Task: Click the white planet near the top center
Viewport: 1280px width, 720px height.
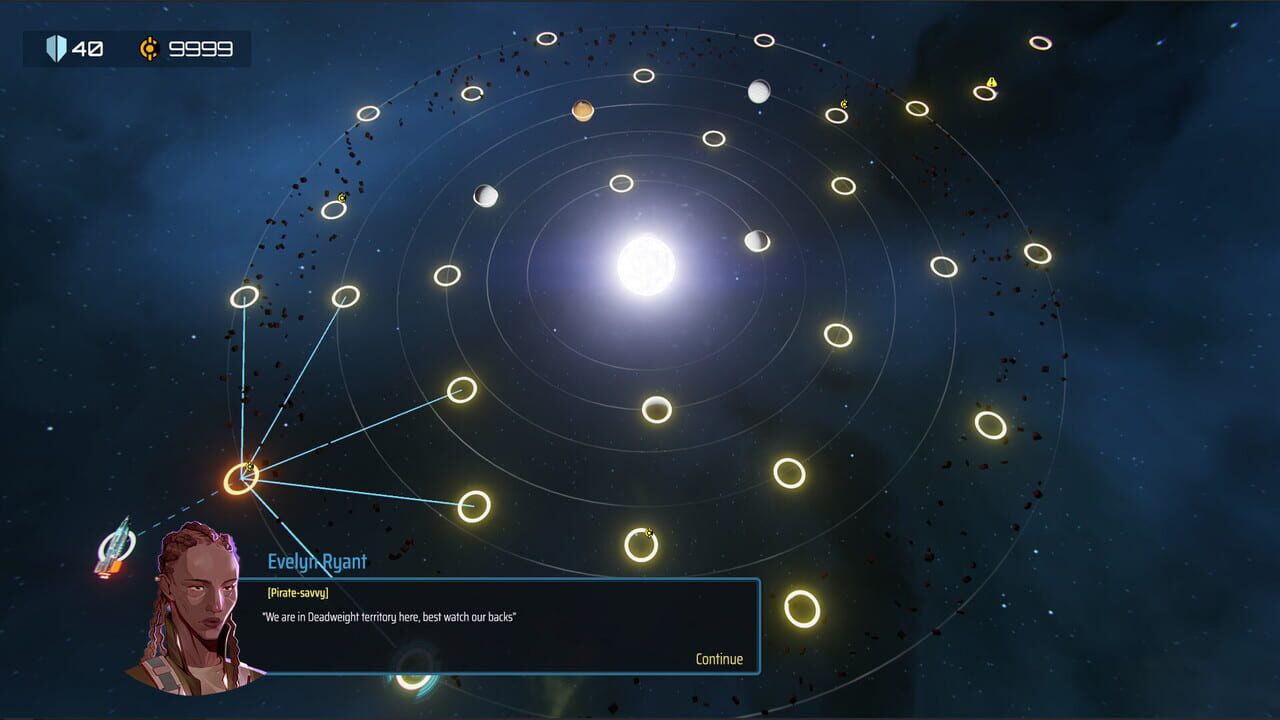Action: (x=760, y=90)
